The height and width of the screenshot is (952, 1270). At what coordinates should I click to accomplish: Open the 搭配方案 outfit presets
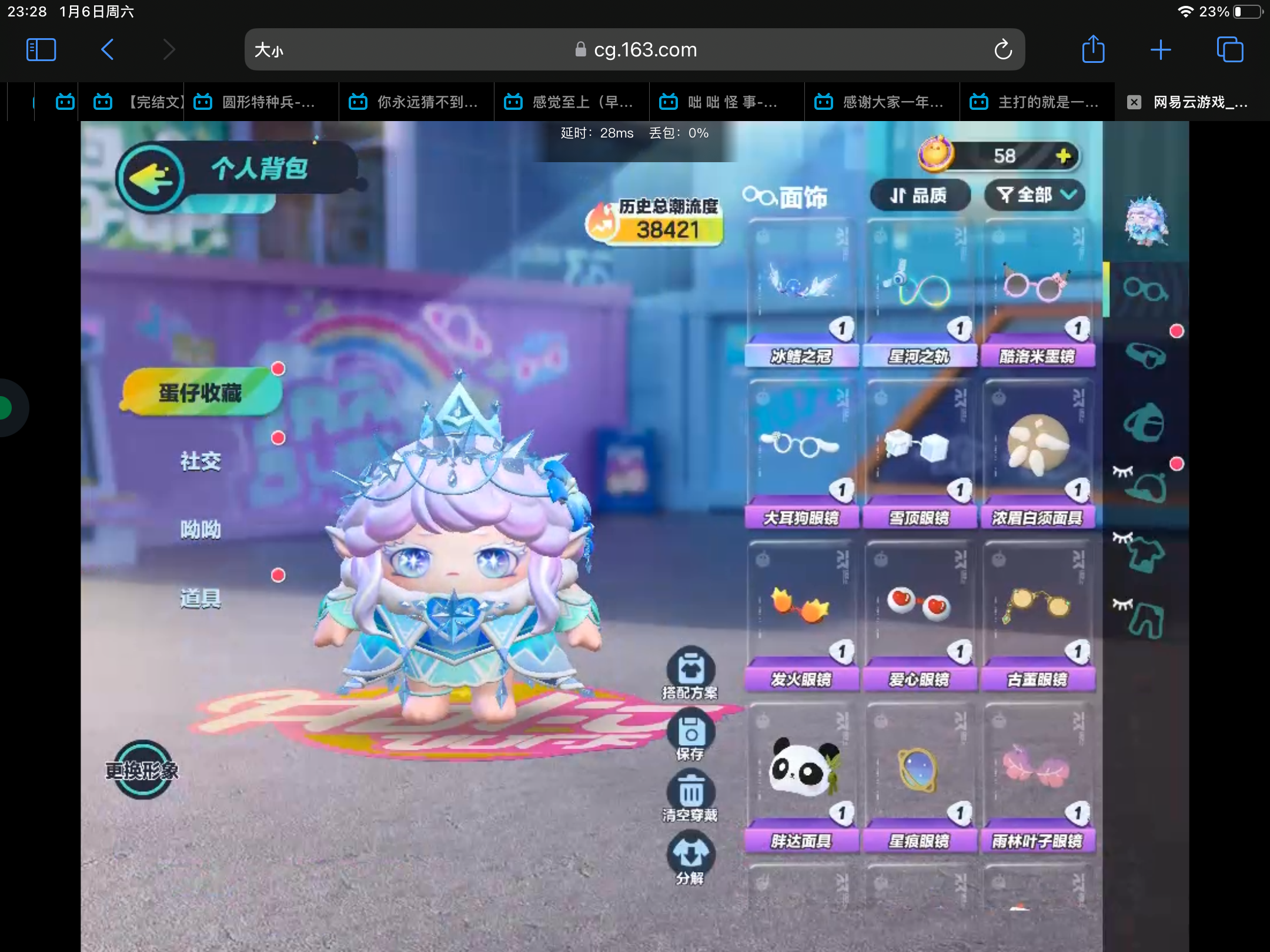coord(690,672)
